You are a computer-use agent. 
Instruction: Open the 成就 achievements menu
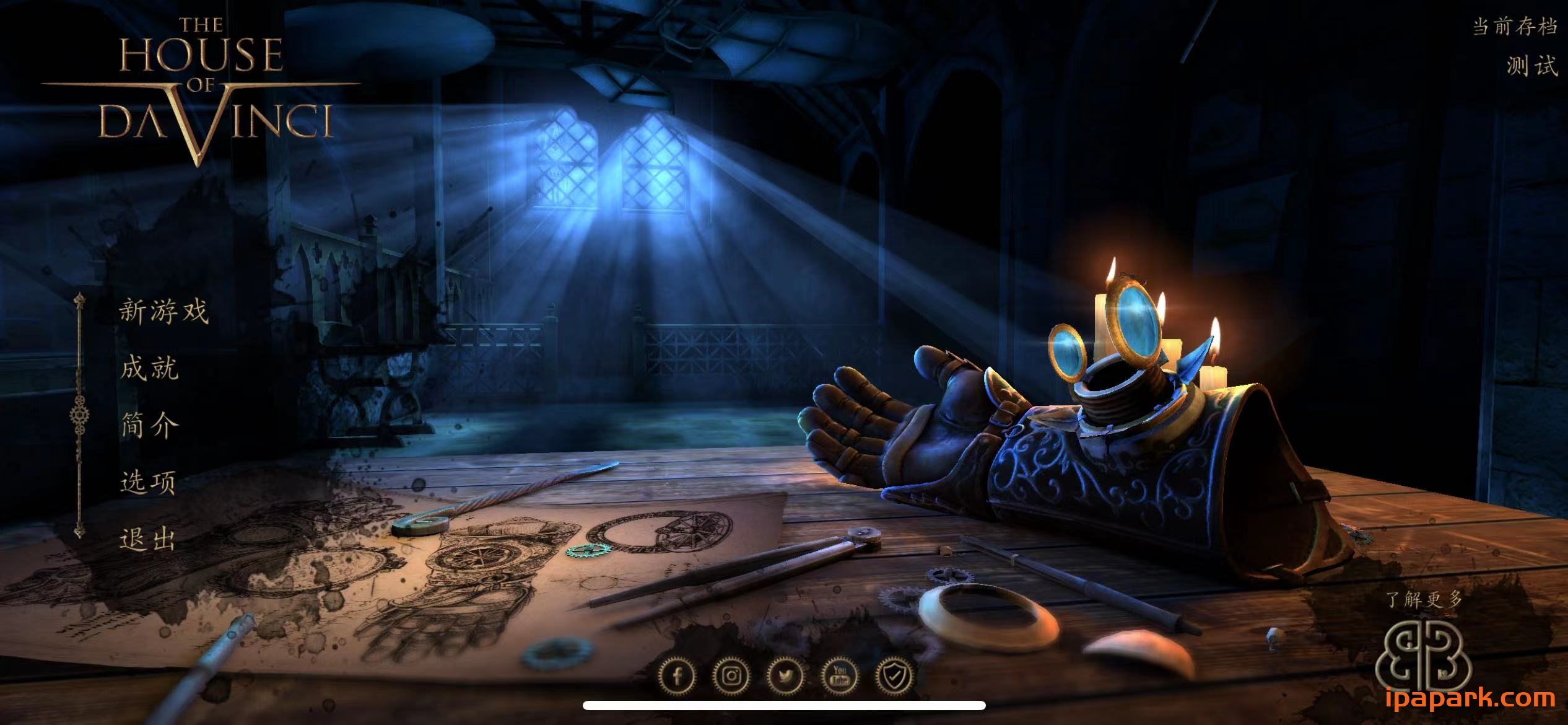pos(149,368)
